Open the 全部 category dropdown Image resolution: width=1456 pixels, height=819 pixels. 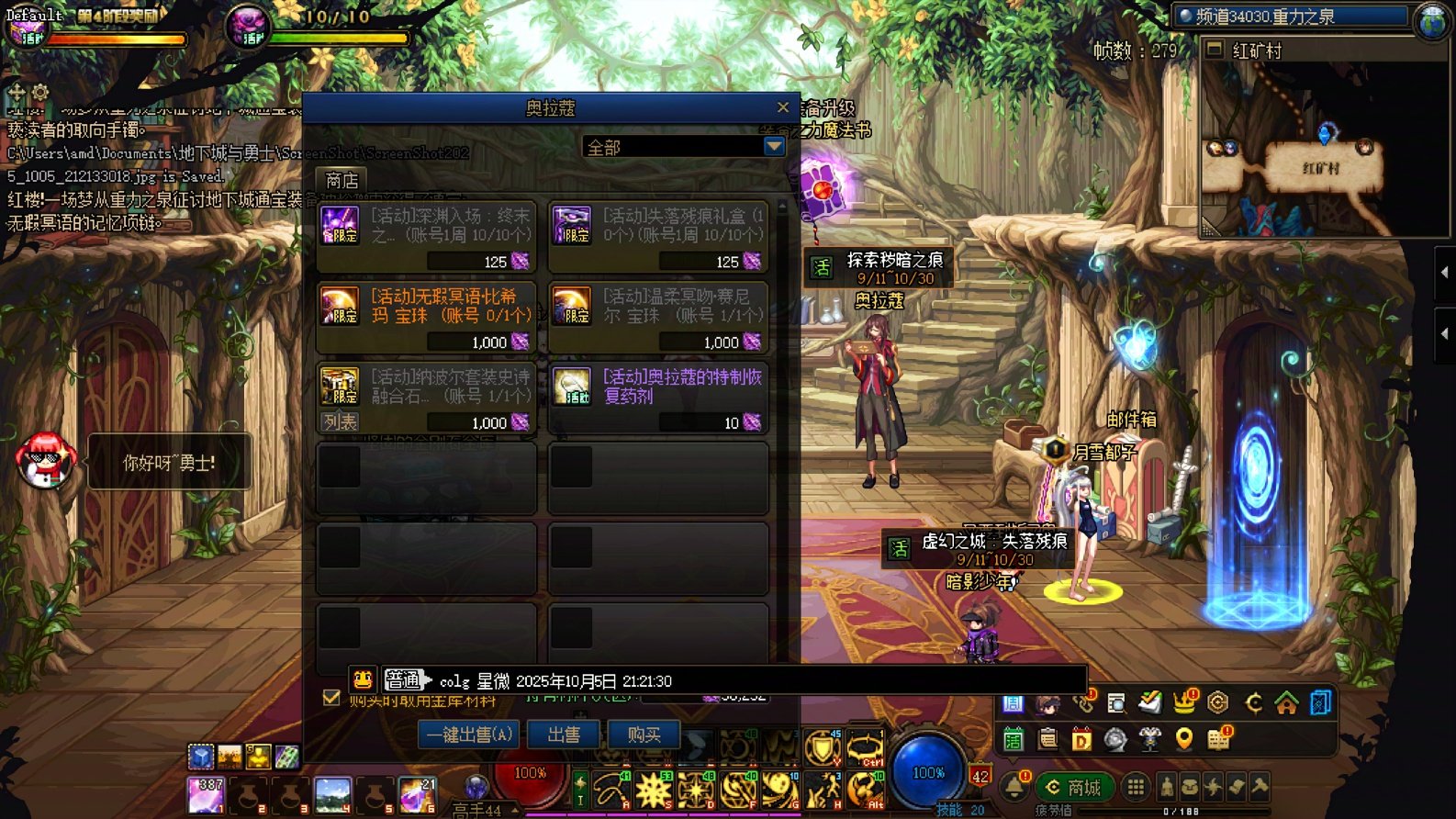tap(774, 147)
